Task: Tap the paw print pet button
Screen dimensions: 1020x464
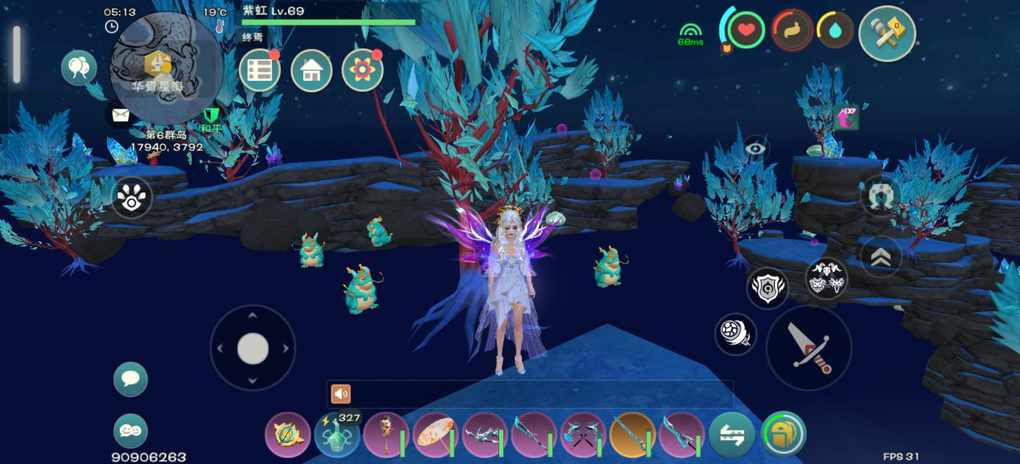Action: pyautogui.click(x=132, y=198)
